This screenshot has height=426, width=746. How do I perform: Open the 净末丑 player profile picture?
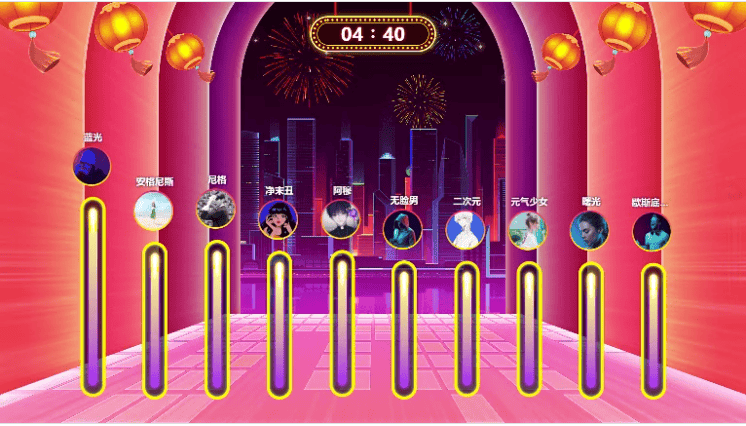click(278, 220)
